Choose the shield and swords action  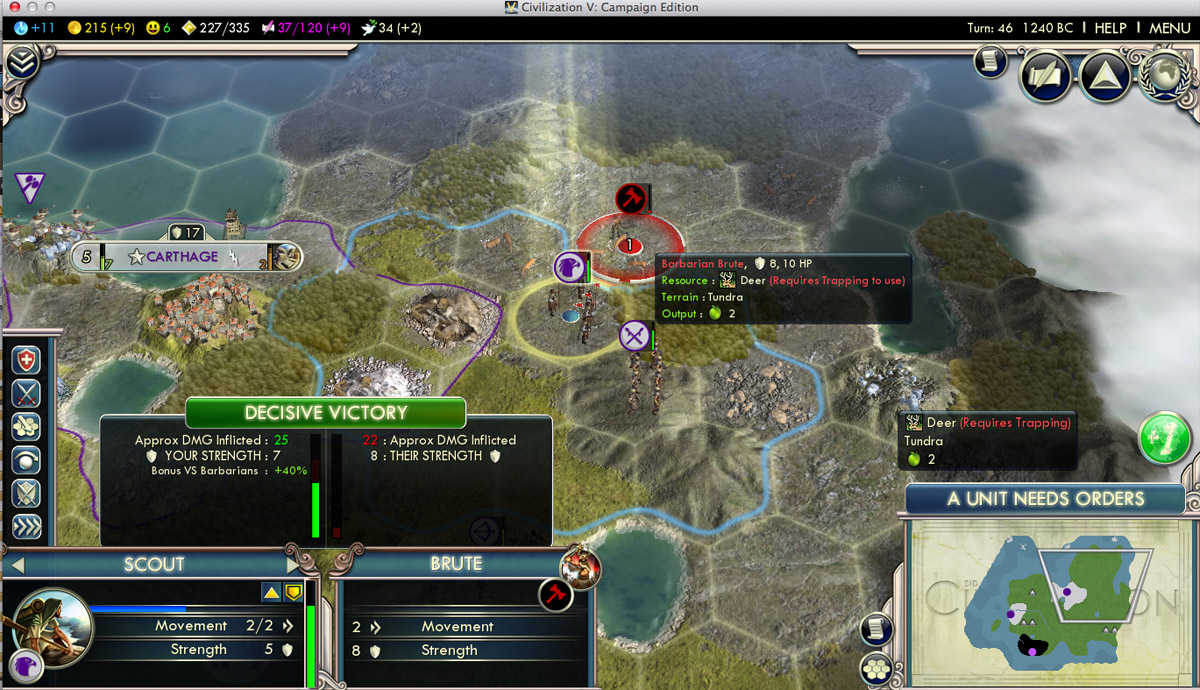[26, 493]
